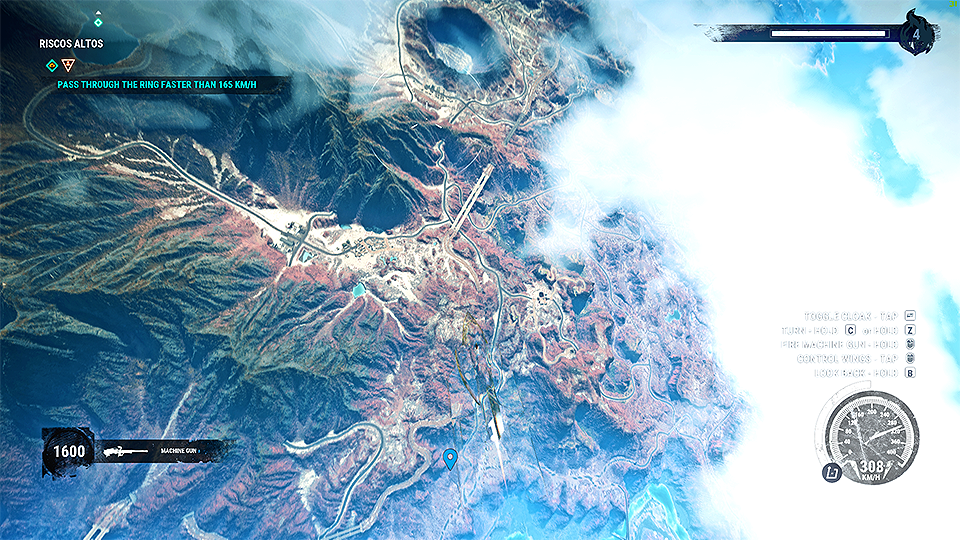Screen dimensions: 960x540
Task: Click the blue waypoint map pin
Action: tap(450, 458)
